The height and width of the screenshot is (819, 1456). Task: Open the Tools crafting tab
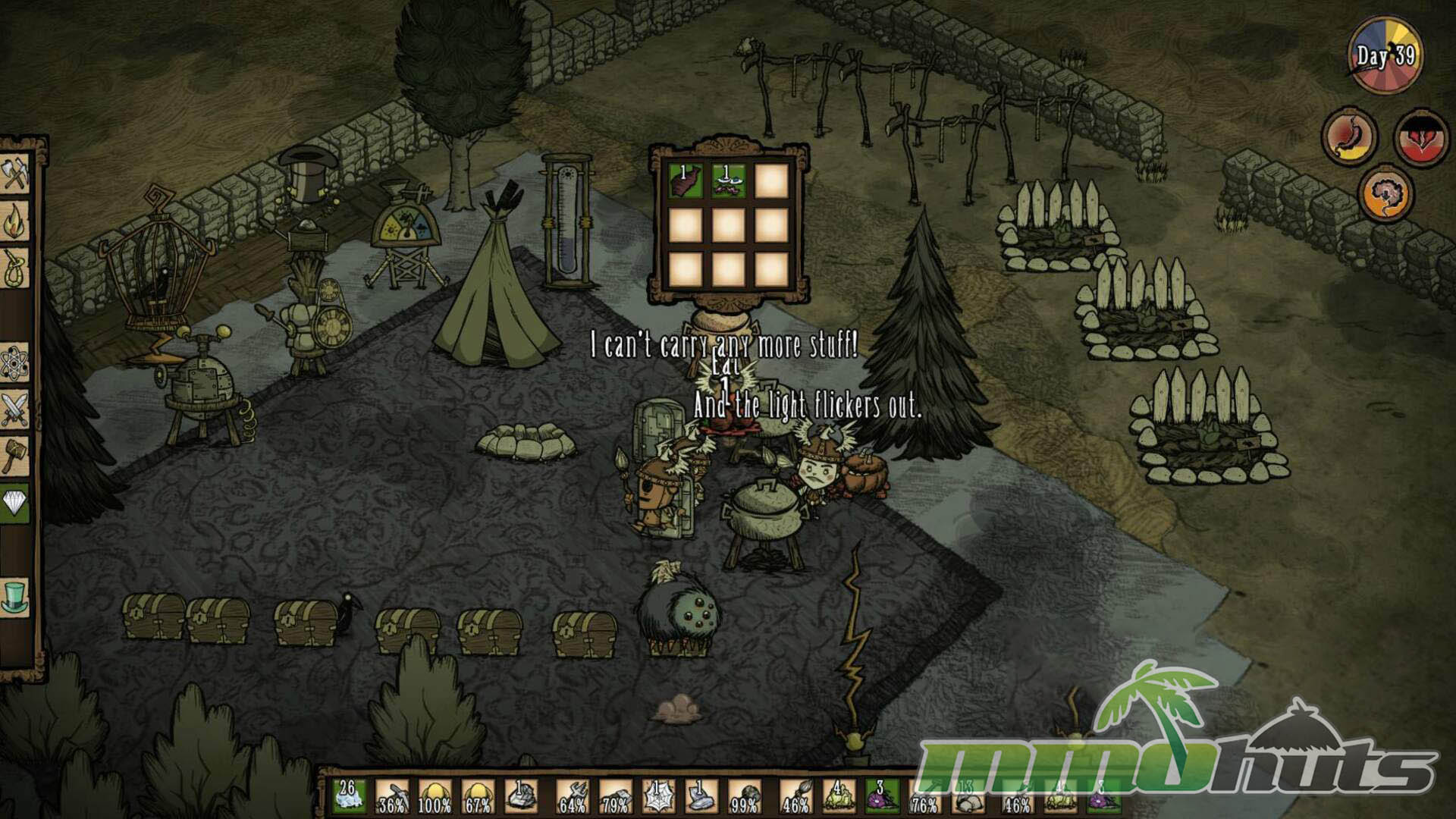[15, 174]
